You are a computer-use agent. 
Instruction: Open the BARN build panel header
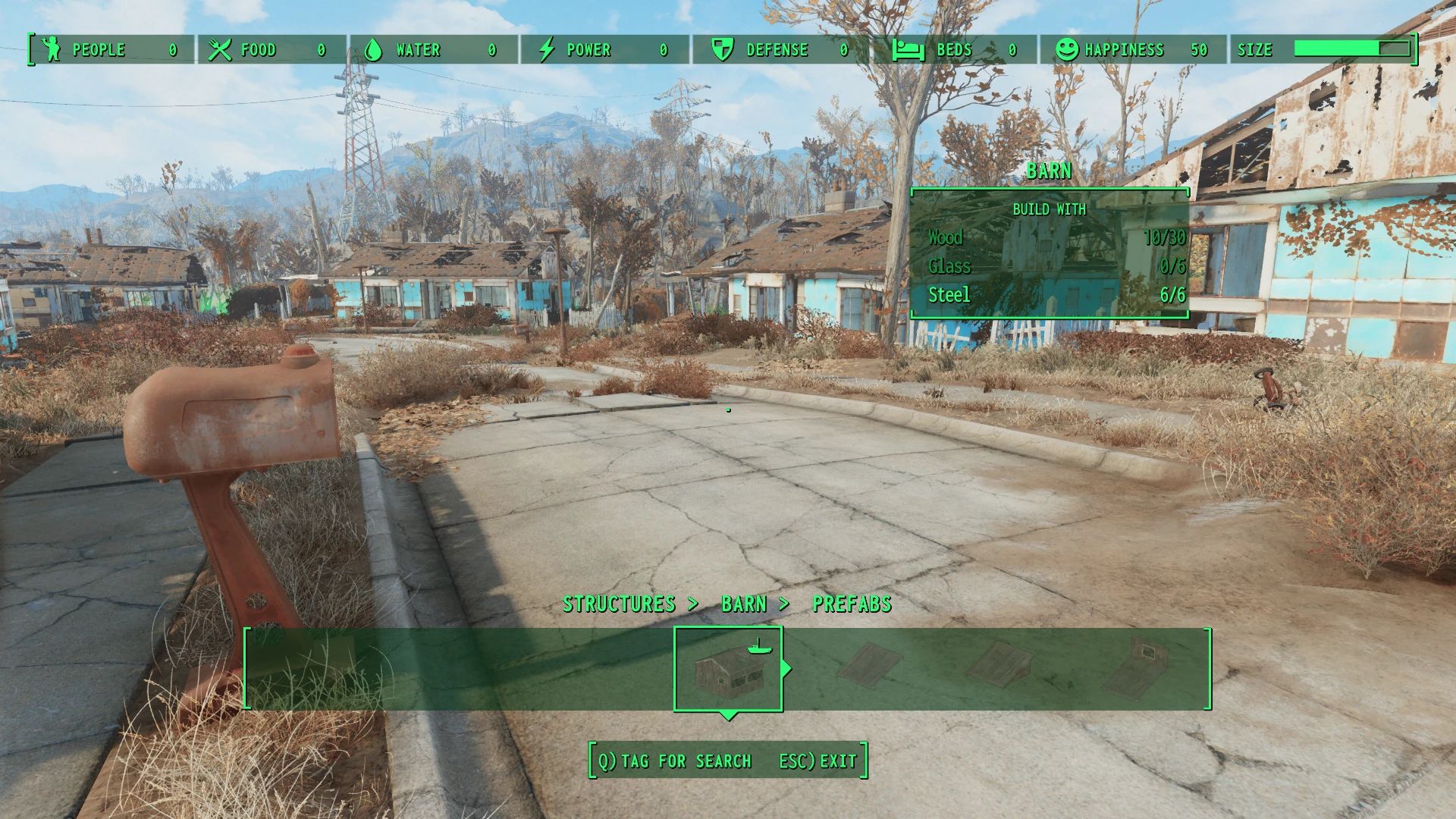click(1050, 171)
